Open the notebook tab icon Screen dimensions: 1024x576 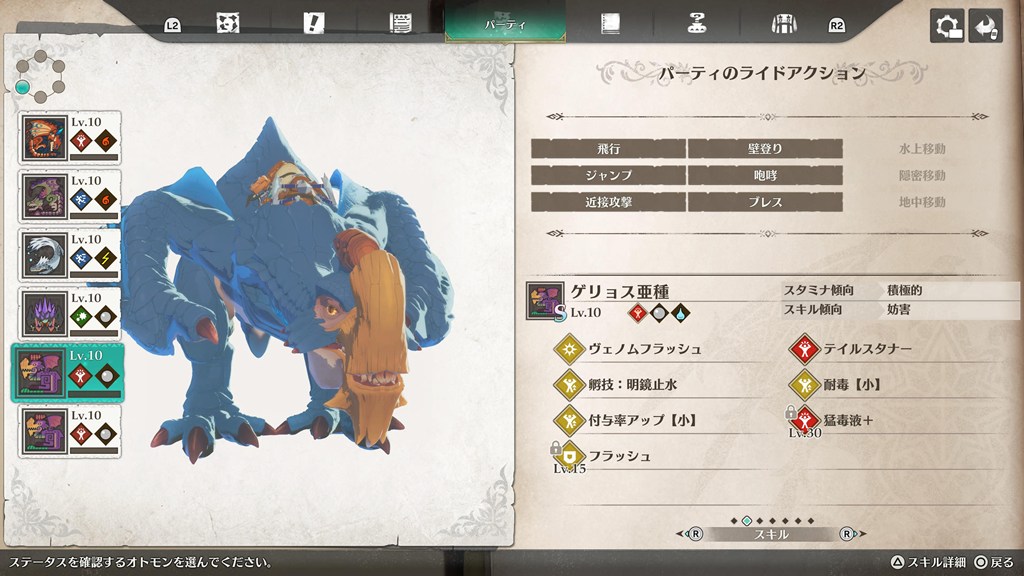[x=609, y=24]
